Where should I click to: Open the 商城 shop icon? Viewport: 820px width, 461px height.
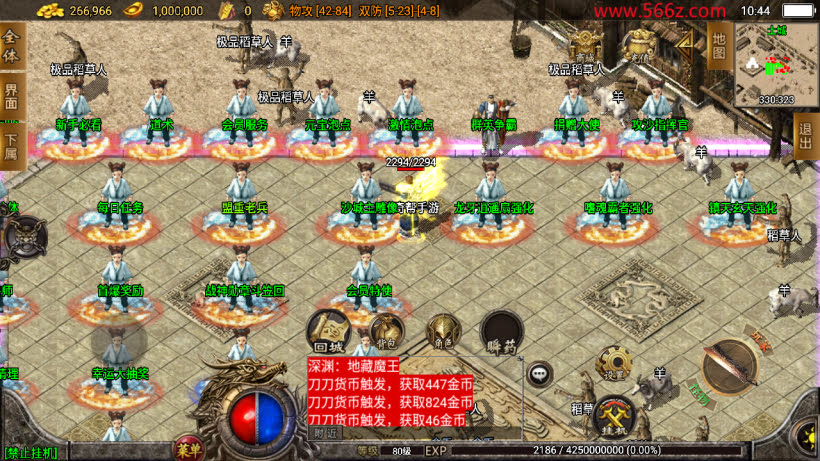[x=586, y=43]
